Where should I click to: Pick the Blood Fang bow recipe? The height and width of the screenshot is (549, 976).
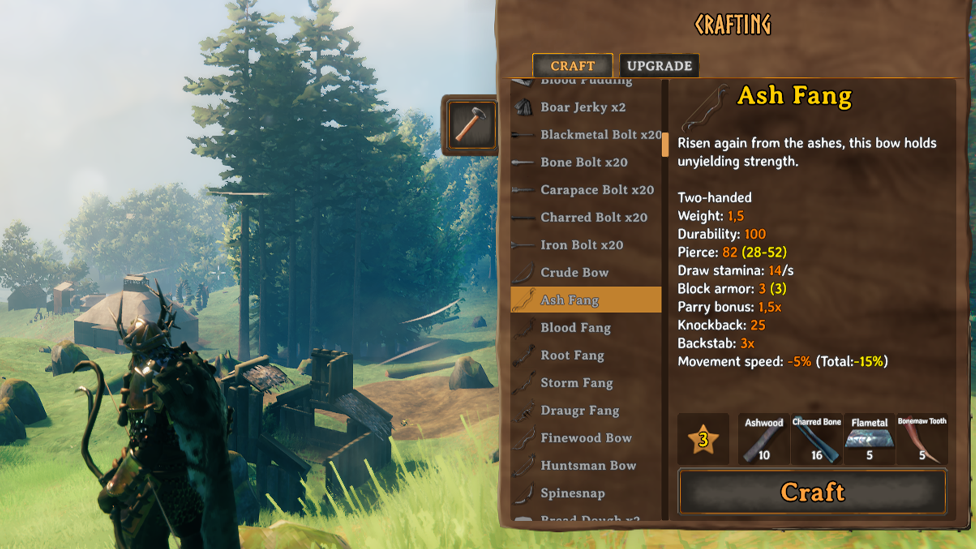pyautogui.click(x=575, y=328)
